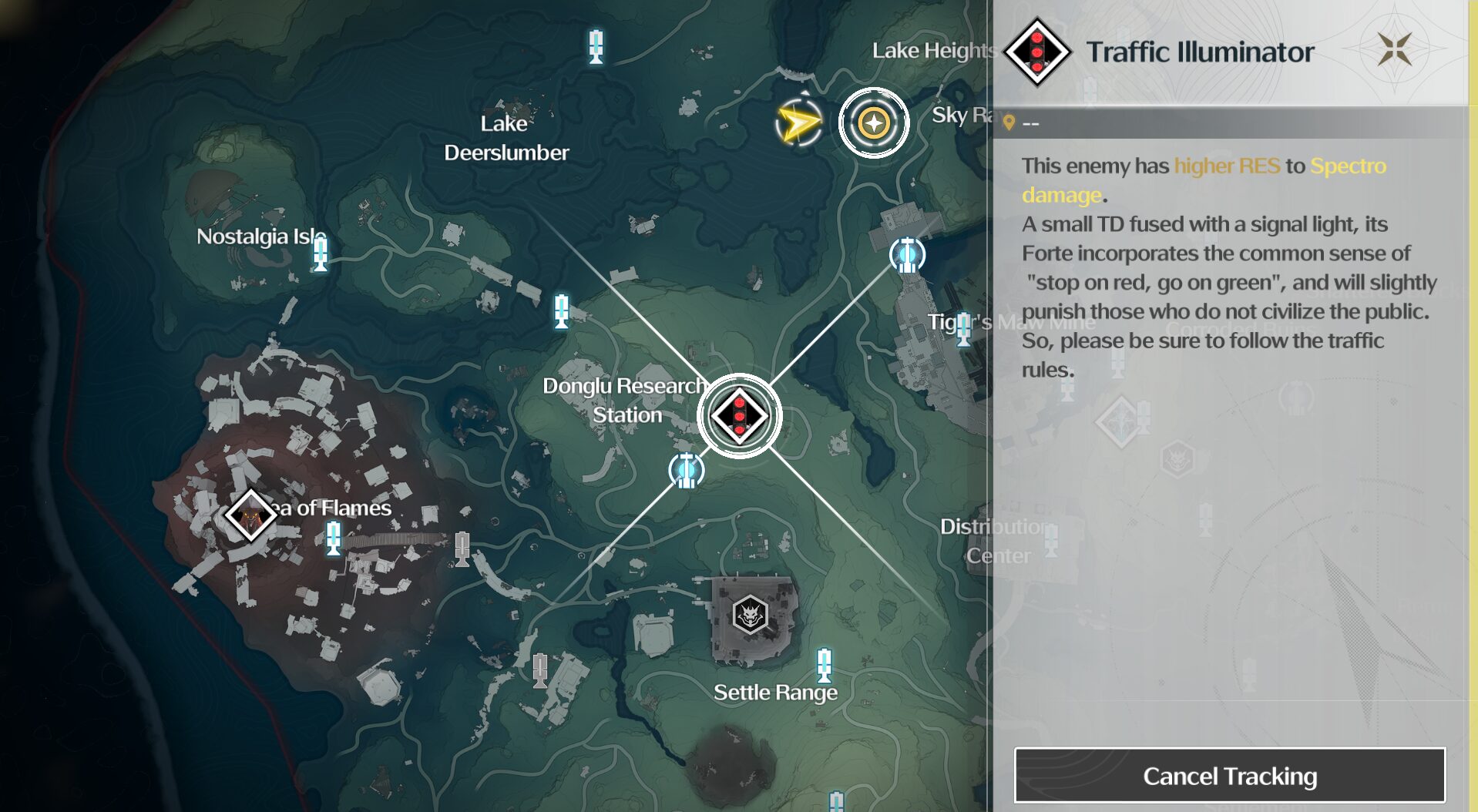Select the Traffic Illuminator marker near Donglu Research Station

[x=740, y=415]
